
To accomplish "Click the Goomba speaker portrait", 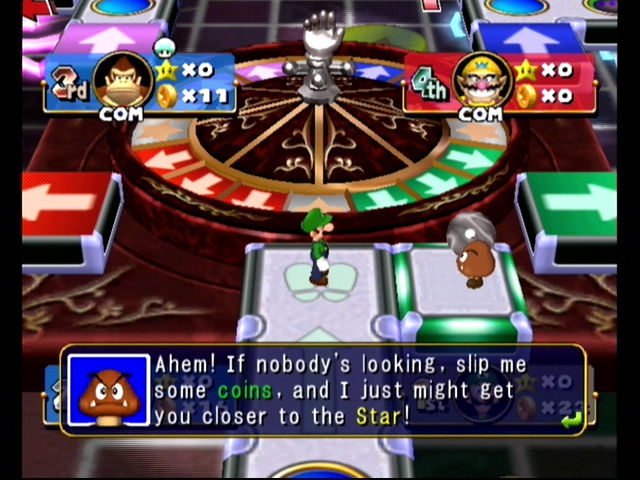I will click(x=108, y=390).
